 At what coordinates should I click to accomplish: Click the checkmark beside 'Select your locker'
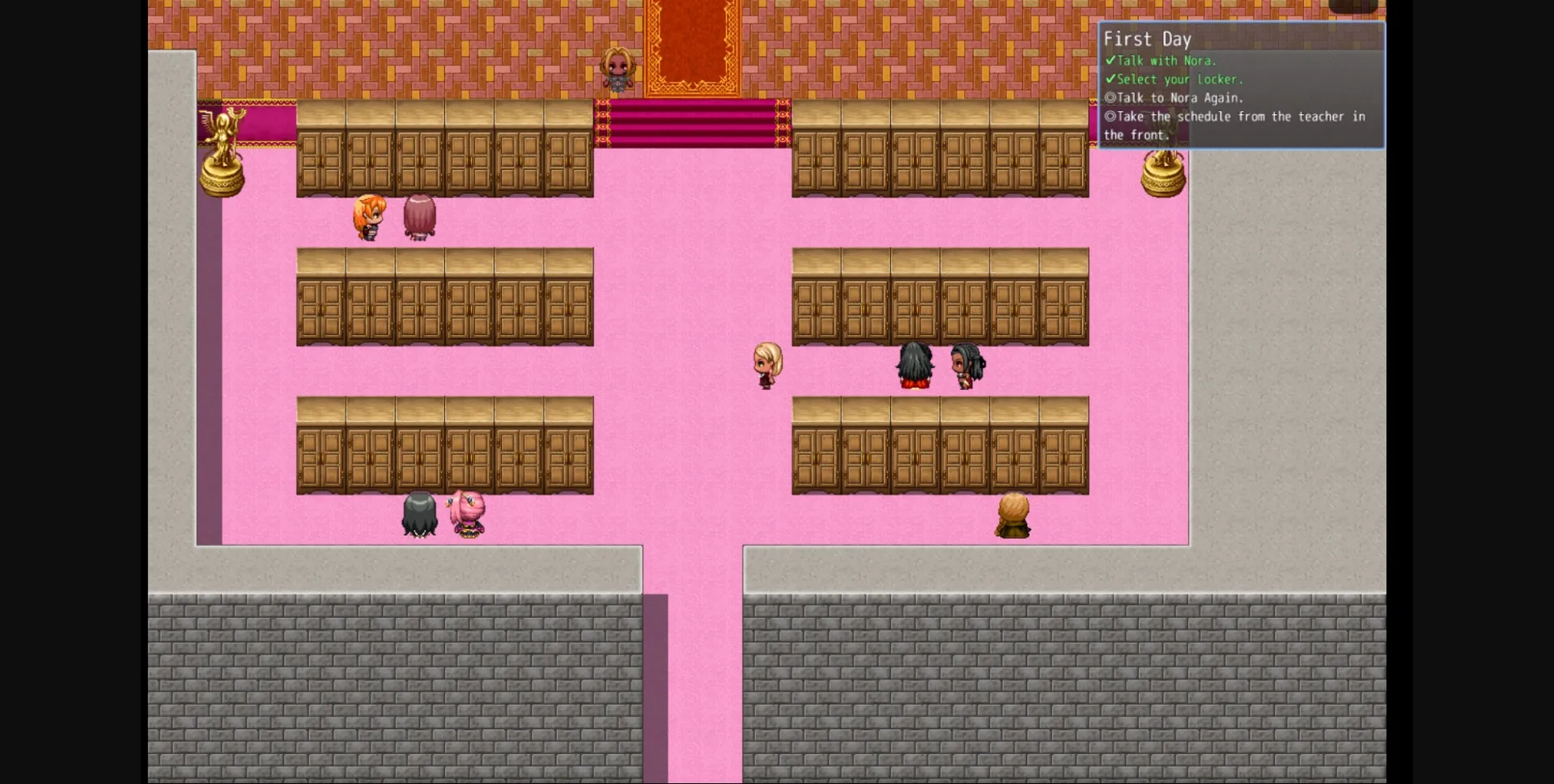tap(1110, 79)
